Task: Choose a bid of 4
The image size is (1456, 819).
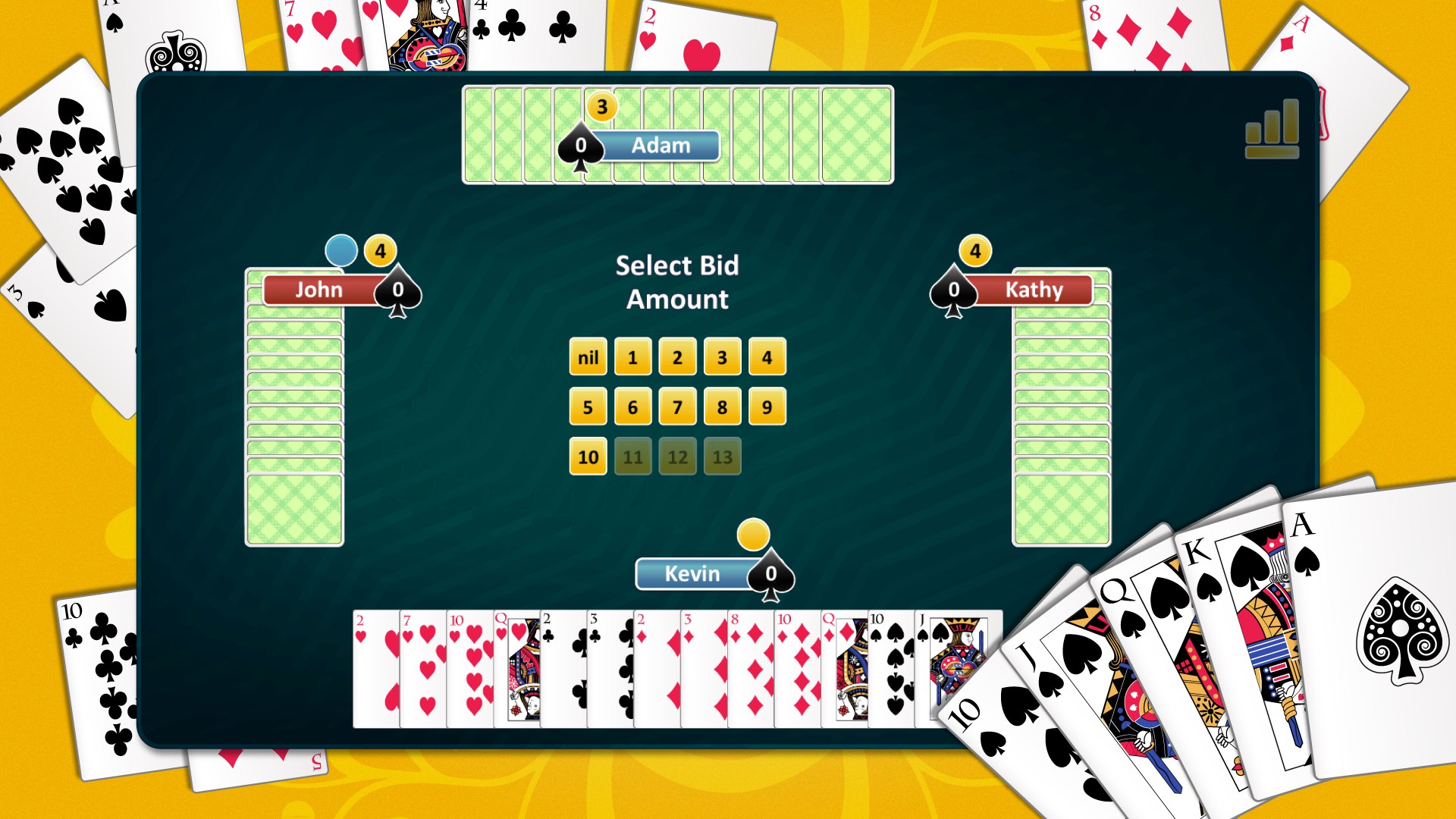Action: point(767,356)
